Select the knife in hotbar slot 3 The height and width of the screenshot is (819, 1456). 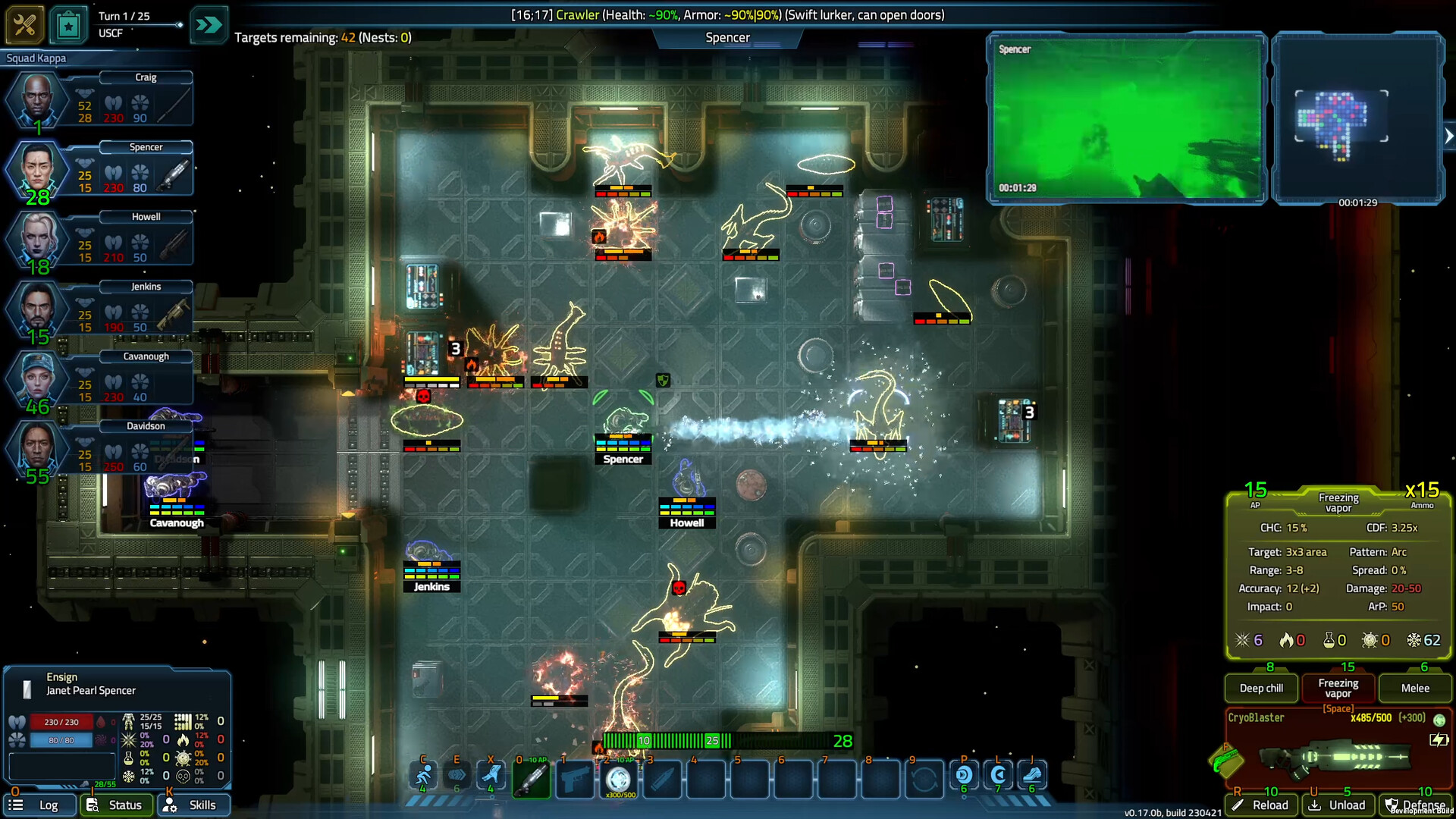coord(661,776)
